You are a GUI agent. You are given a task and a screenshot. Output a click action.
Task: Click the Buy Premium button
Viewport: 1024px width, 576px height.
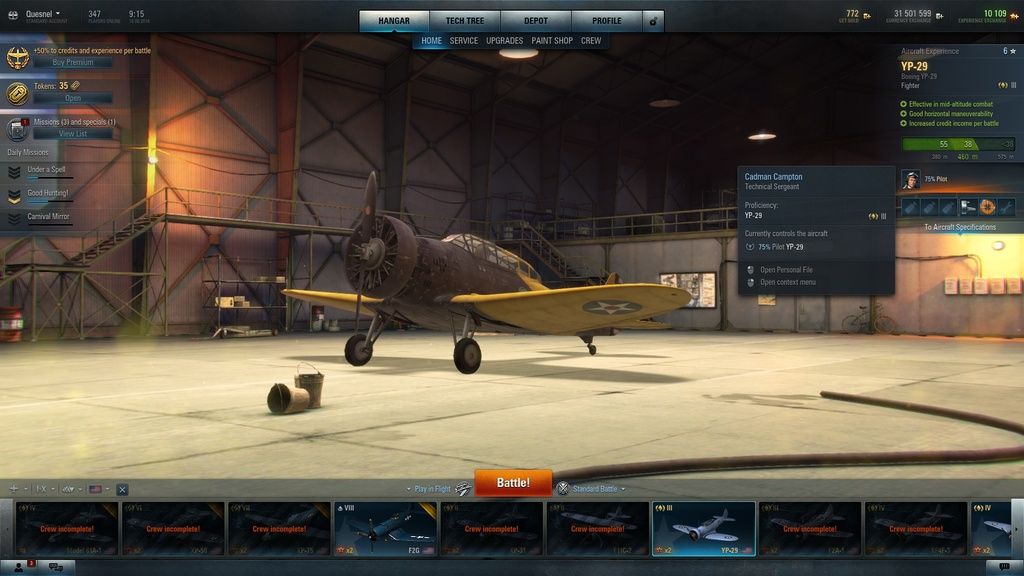[73, 62]
